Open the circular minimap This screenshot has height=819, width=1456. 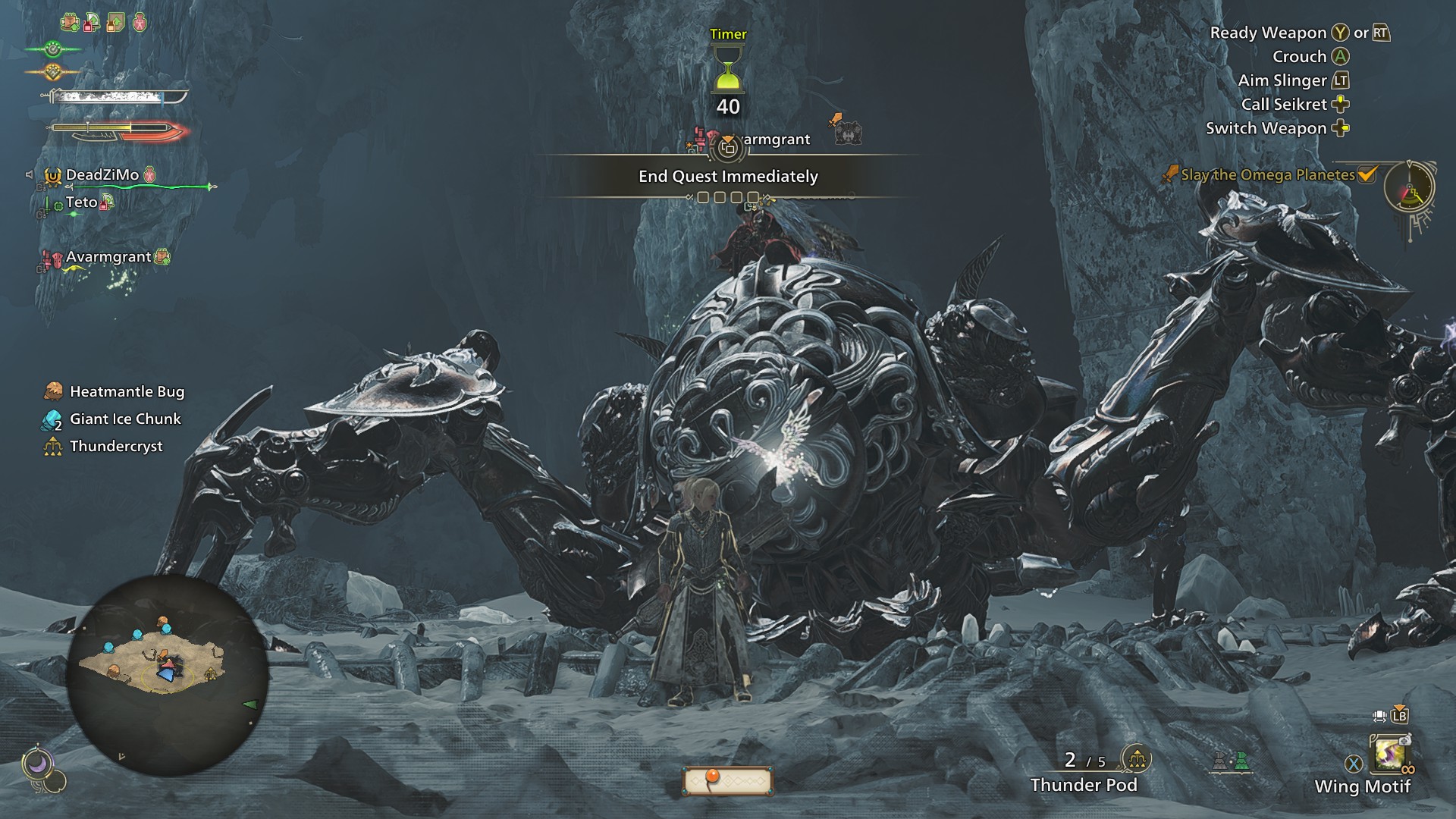[x=167, y=675]
